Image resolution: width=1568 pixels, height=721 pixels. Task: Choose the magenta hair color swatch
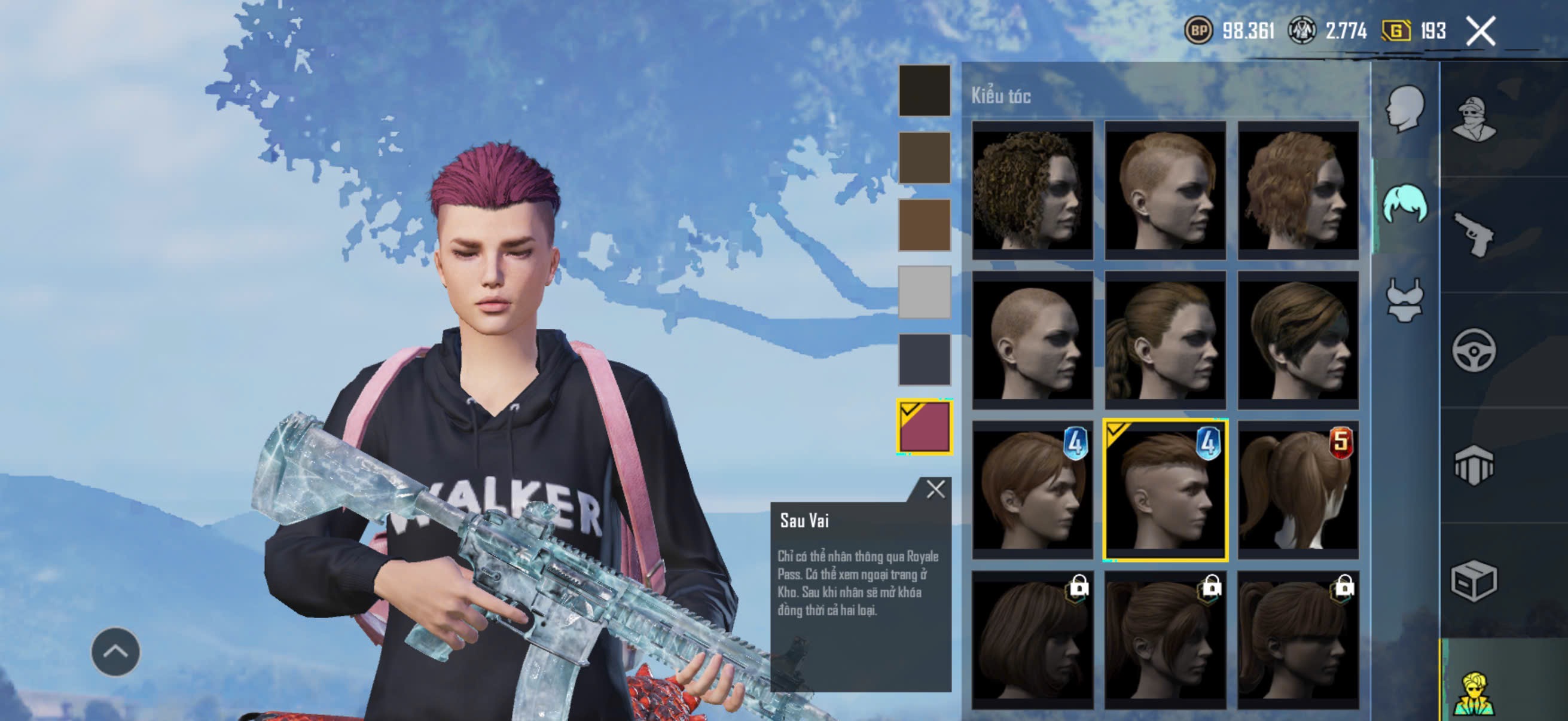point(924,427)
